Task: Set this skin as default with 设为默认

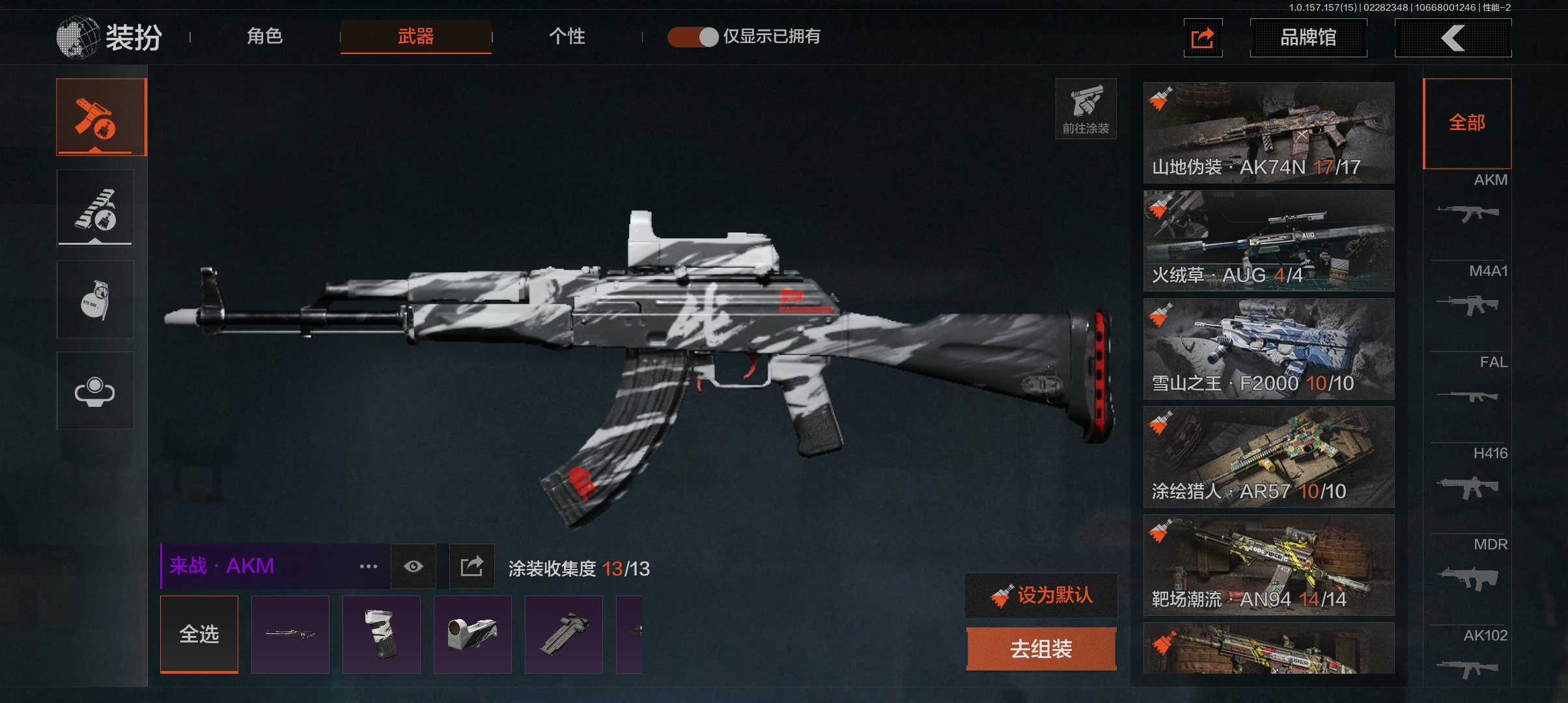Action: 1041,595
